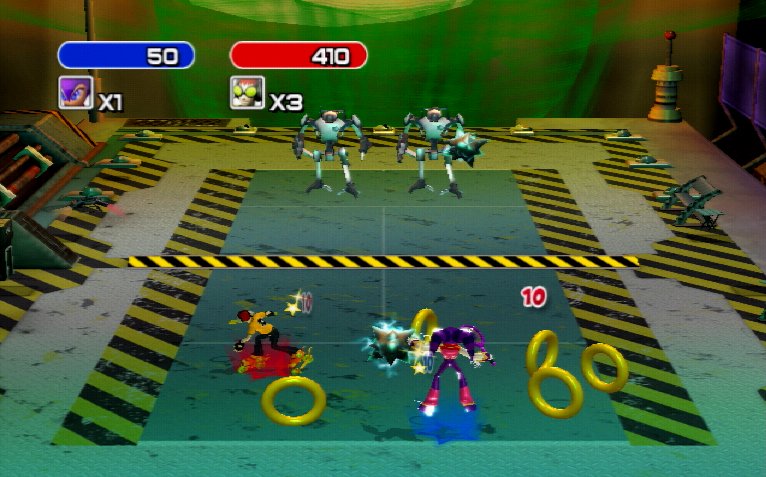766x477 pixels.
Task: Select the goggled robot portrait icon
Action: pyautogui.click(x=246, y=93)
